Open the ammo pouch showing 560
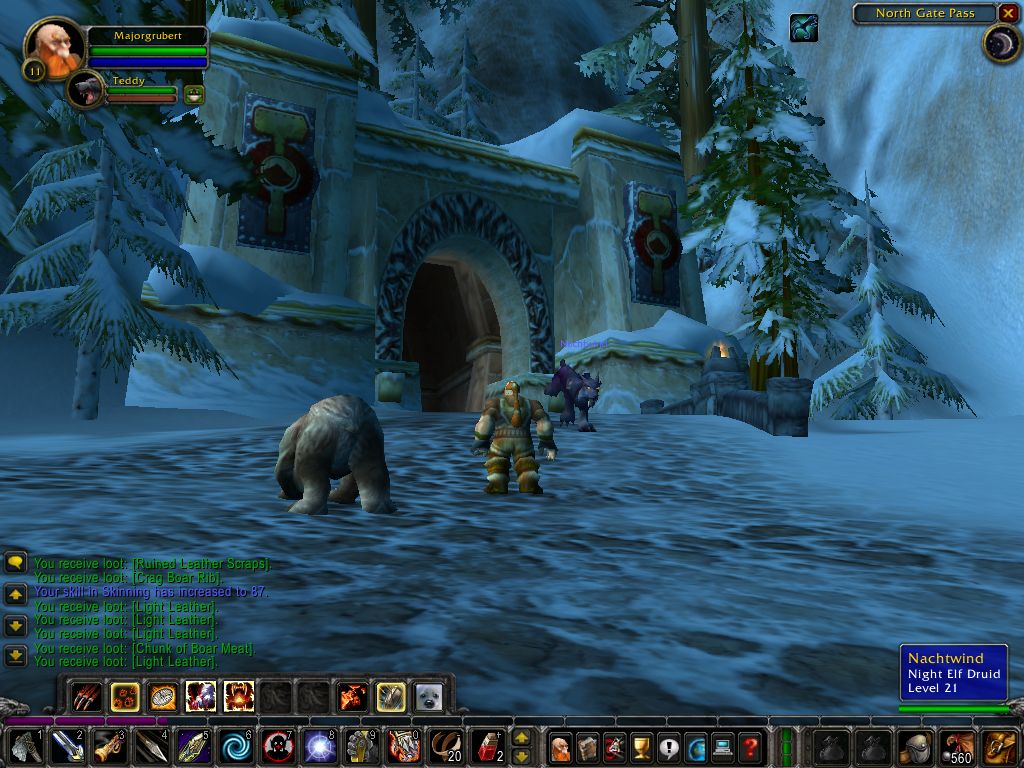1024x768 pixels. (958, 746)
